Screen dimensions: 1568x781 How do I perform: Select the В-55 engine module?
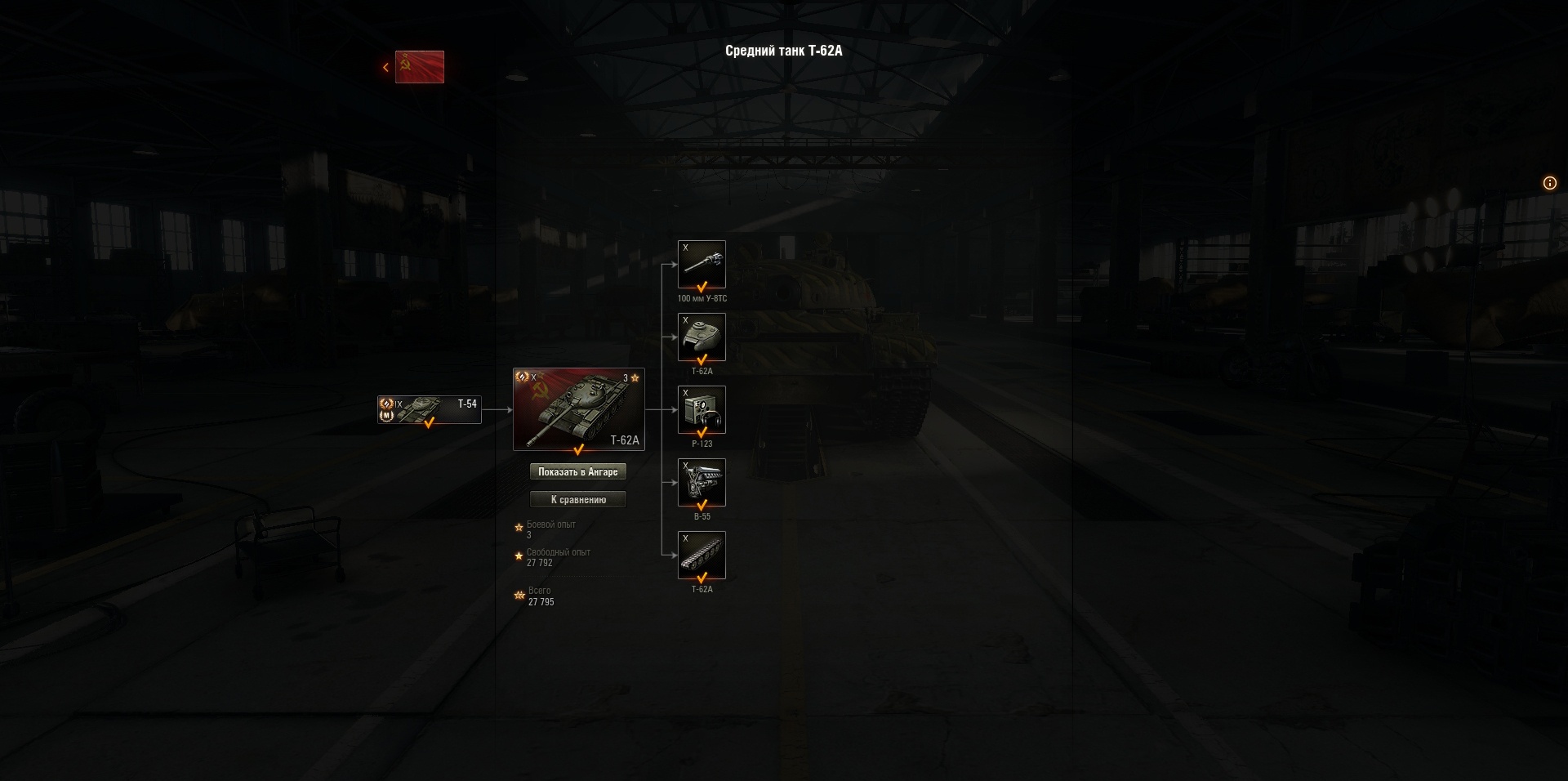point(702,482)
